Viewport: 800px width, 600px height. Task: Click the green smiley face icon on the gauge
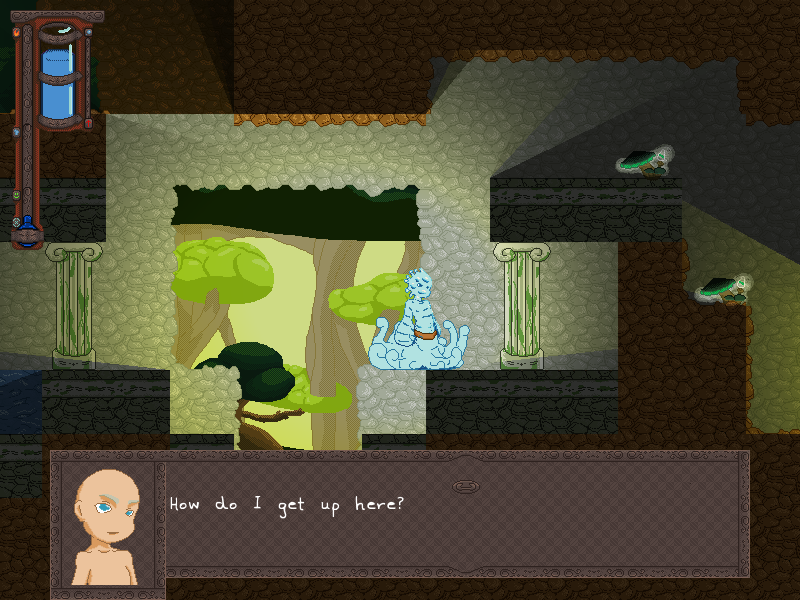(15, 195)
